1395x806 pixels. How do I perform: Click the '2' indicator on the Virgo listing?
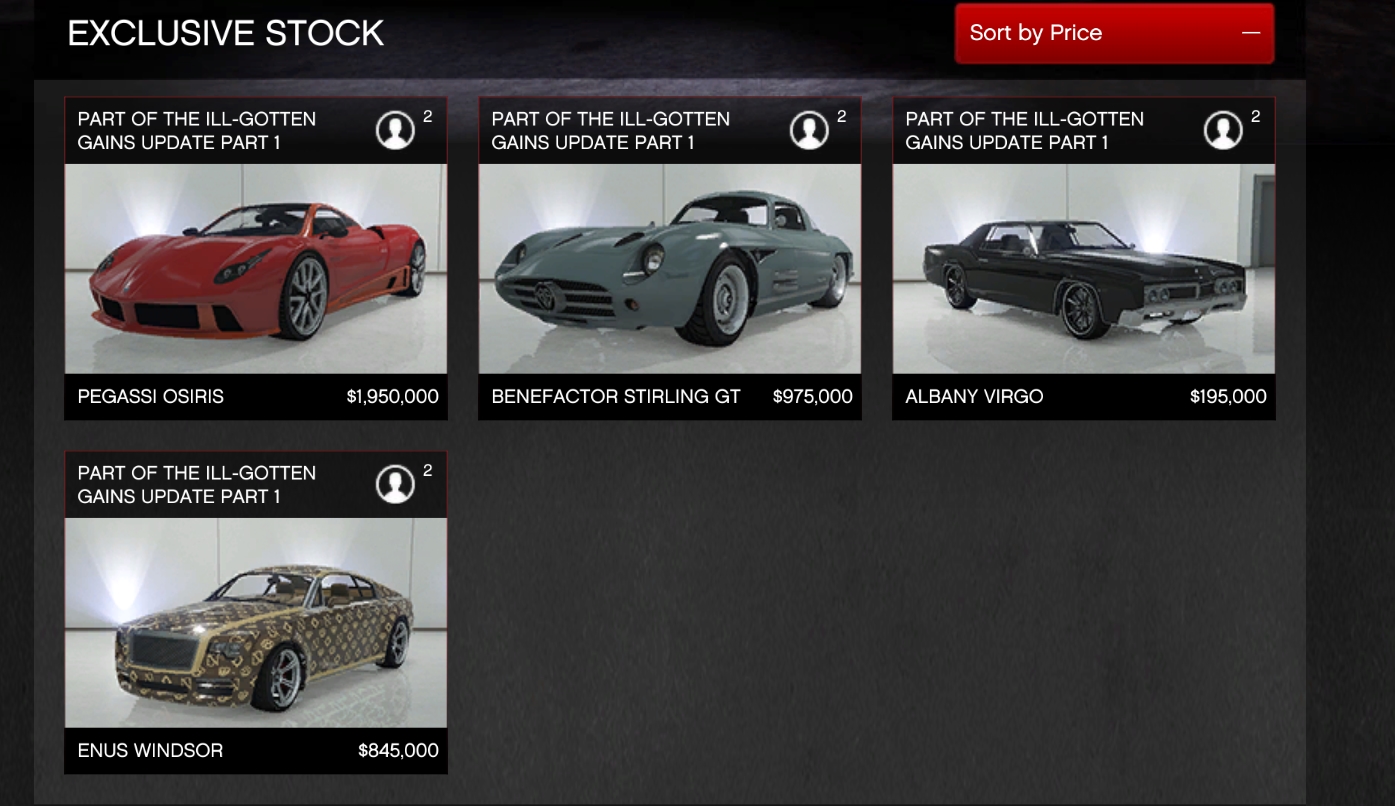point(1254,116)
